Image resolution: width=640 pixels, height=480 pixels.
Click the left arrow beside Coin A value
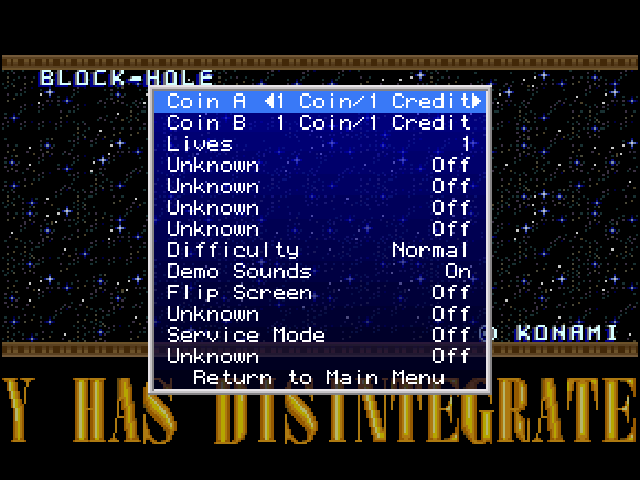coord(270,102)
